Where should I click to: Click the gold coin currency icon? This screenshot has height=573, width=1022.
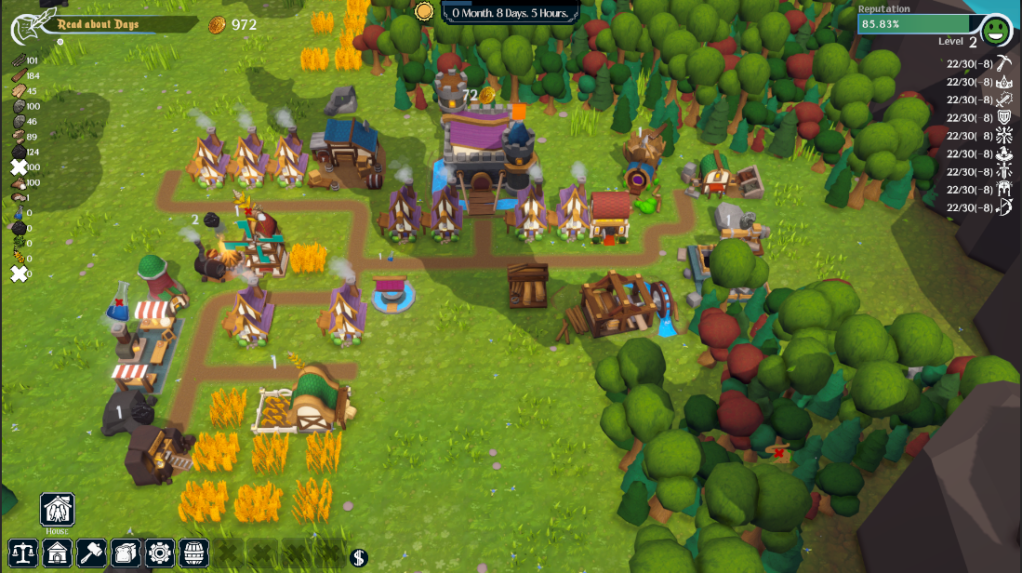coord(216,25)
